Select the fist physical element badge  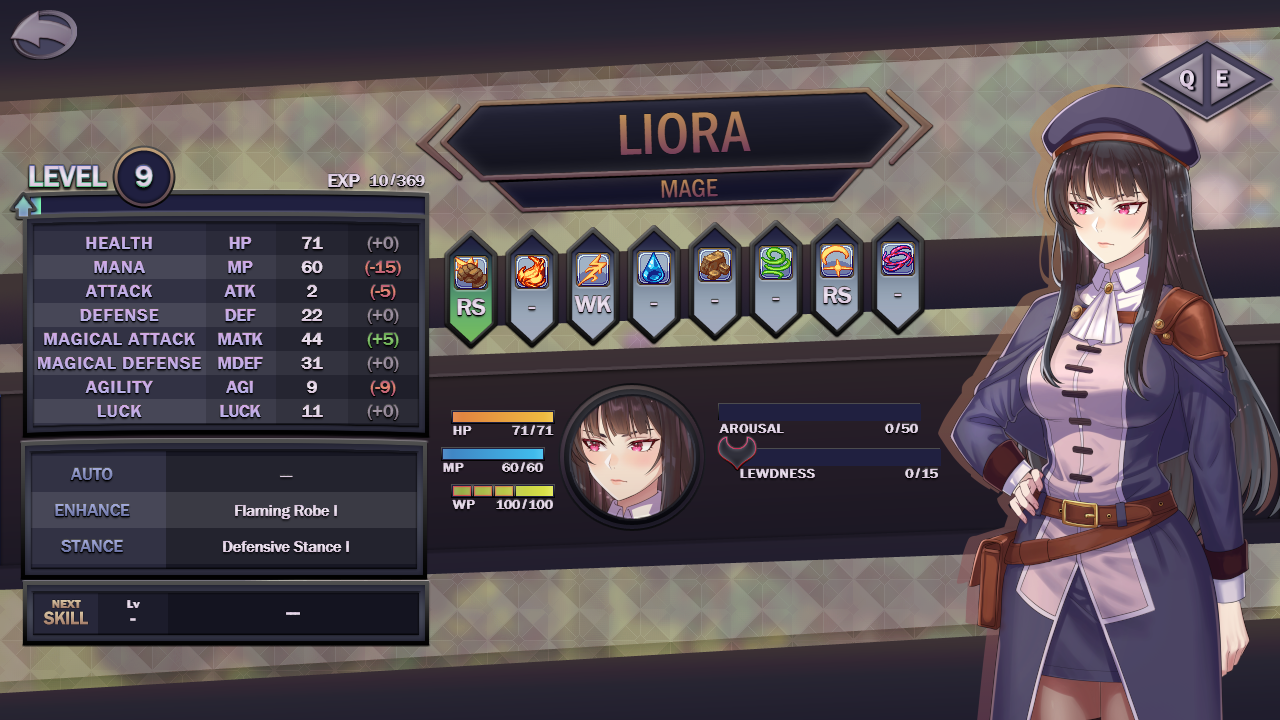(471, 286)
